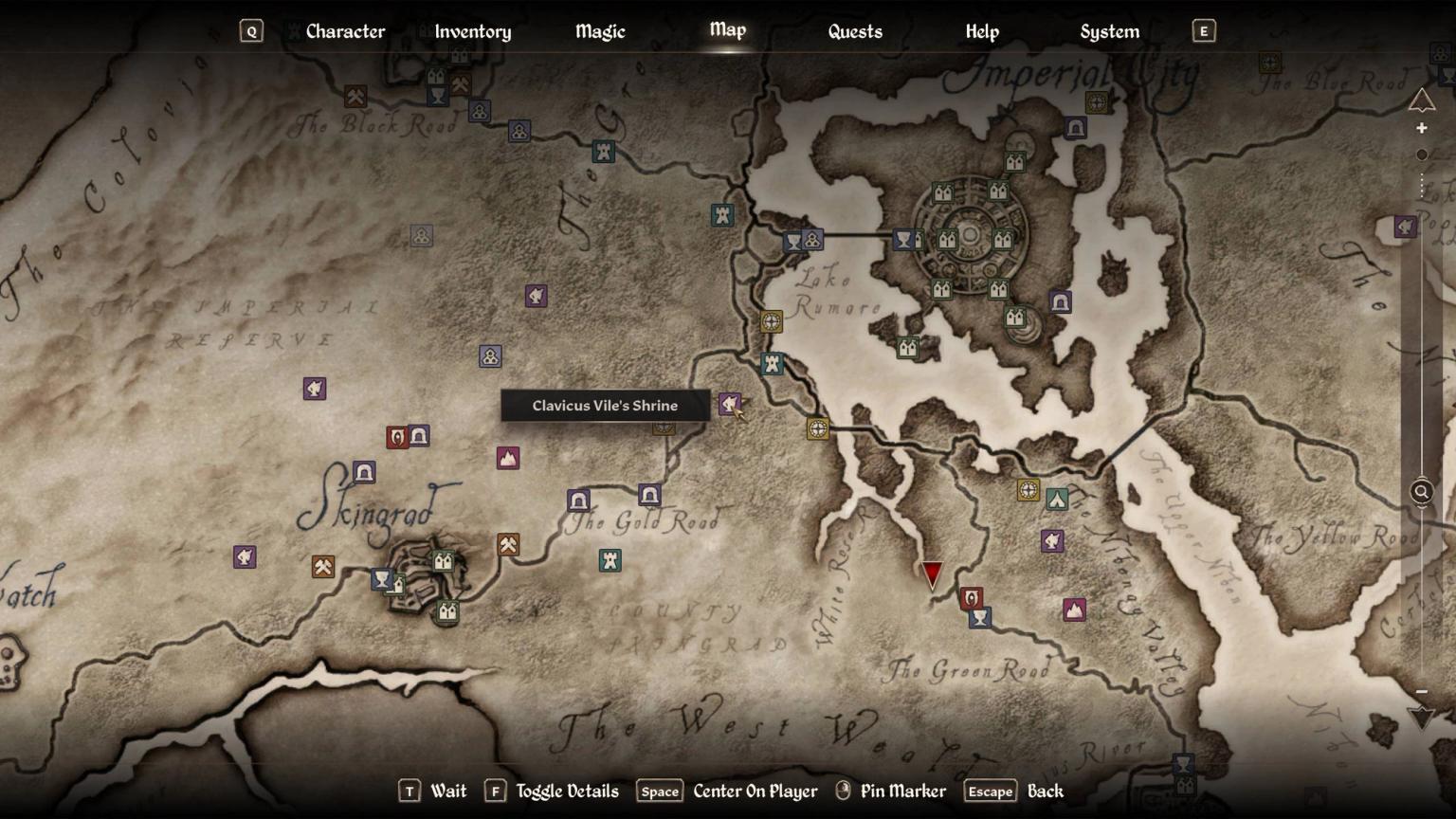
Task: Click the tent camp marker in Nibenay Valley
Action: (1059, 500)
